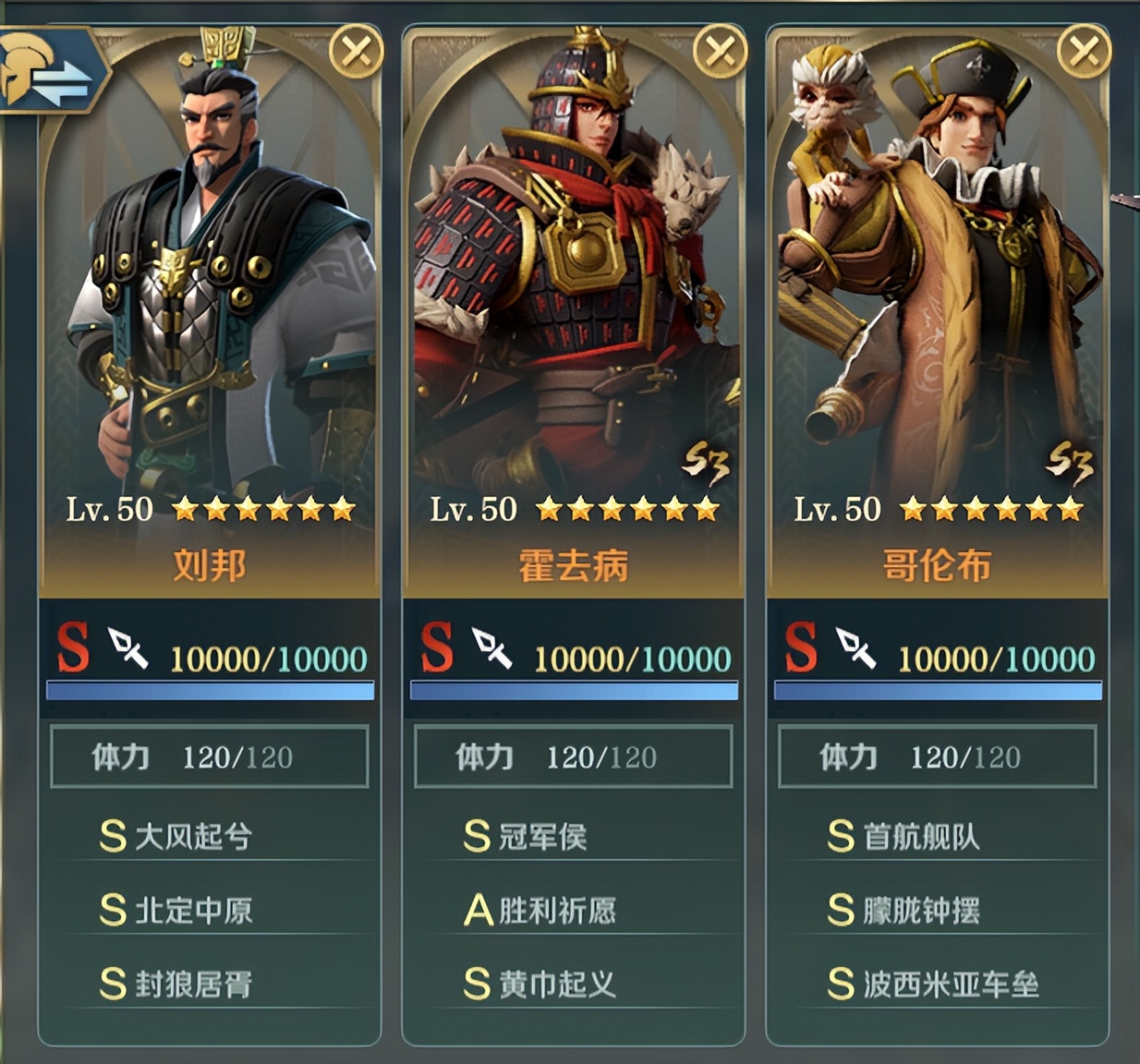Open the 哥伦布 hero portrait
The image size is (1140, 1064).
938,277
